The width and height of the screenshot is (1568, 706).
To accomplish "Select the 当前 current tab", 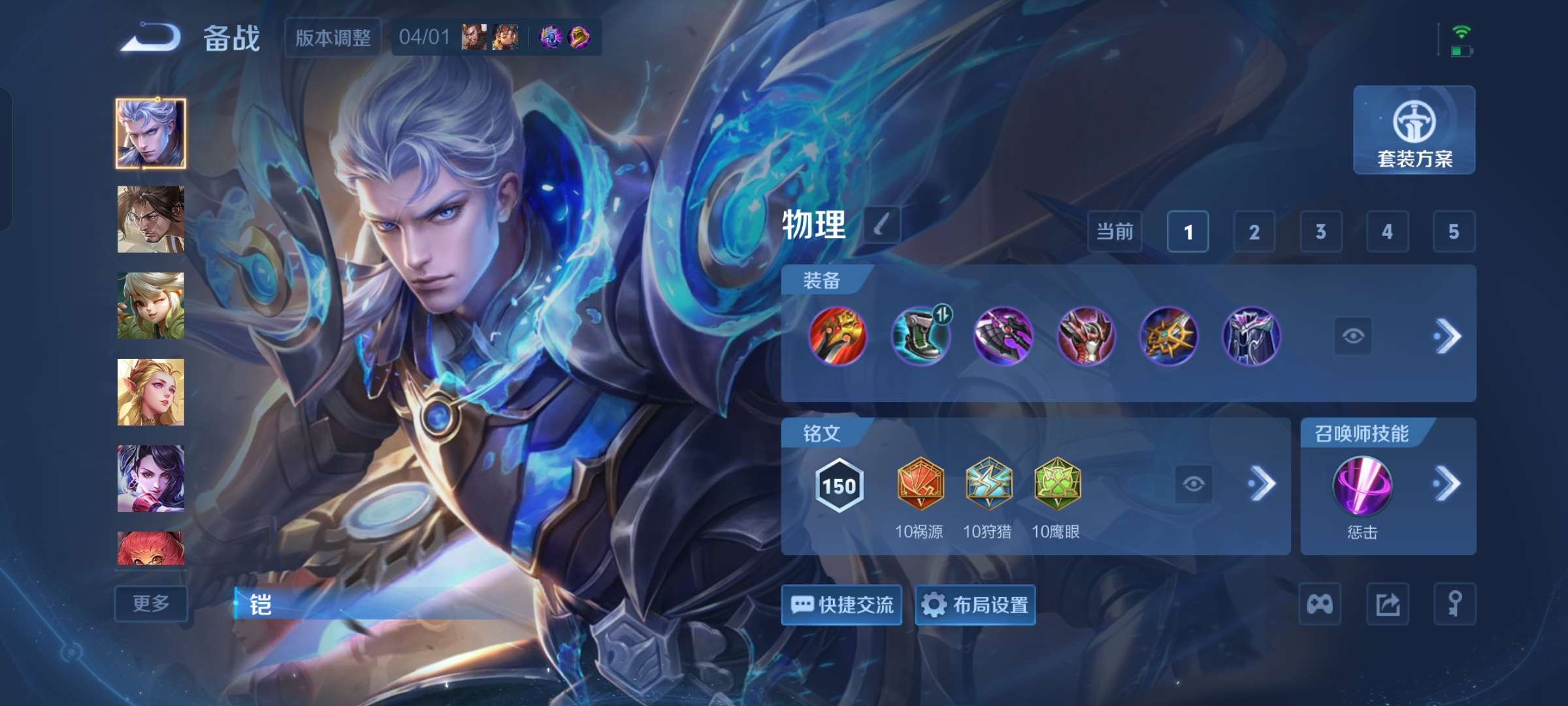I will tap(1115, 232).
